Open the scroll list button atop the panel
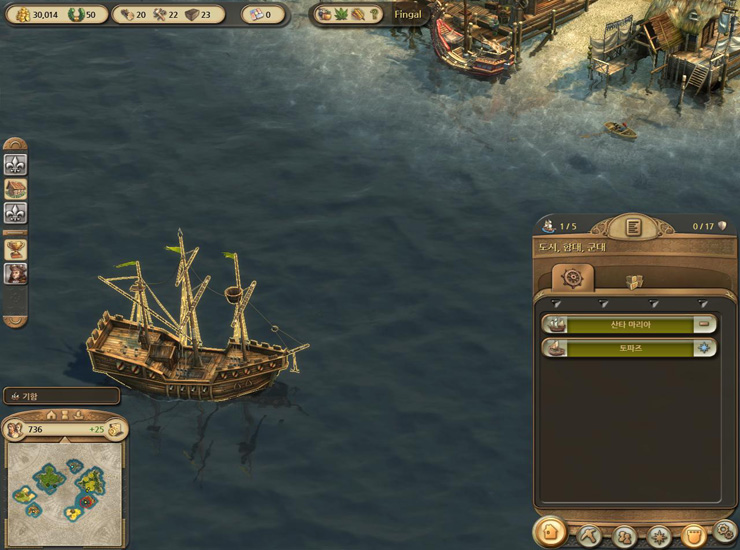The image size is (740, 550). pyautogui.click(x=633, y=227)
